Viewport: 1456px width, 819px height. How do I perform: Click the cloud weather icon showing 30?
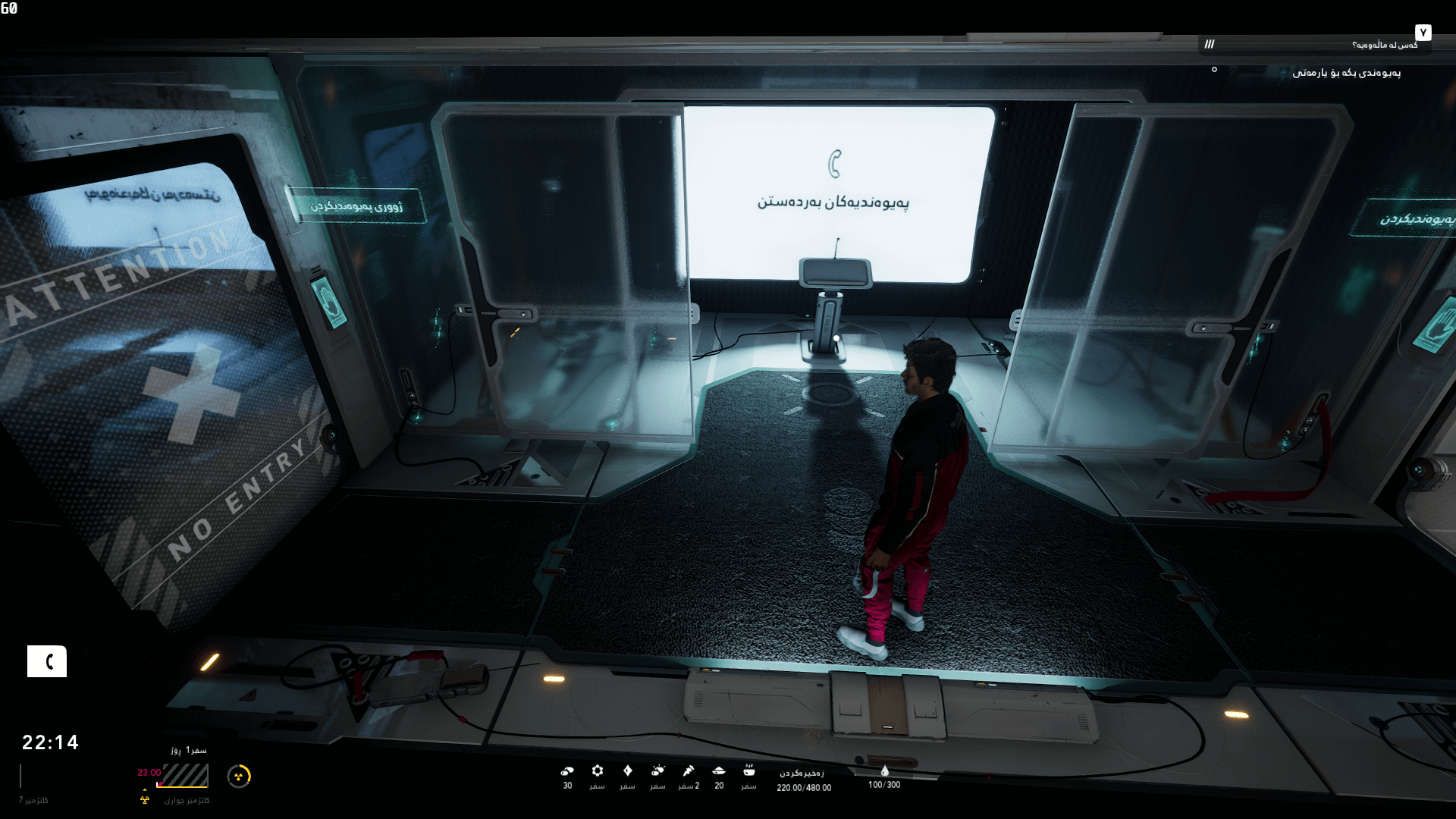[567, 771]
